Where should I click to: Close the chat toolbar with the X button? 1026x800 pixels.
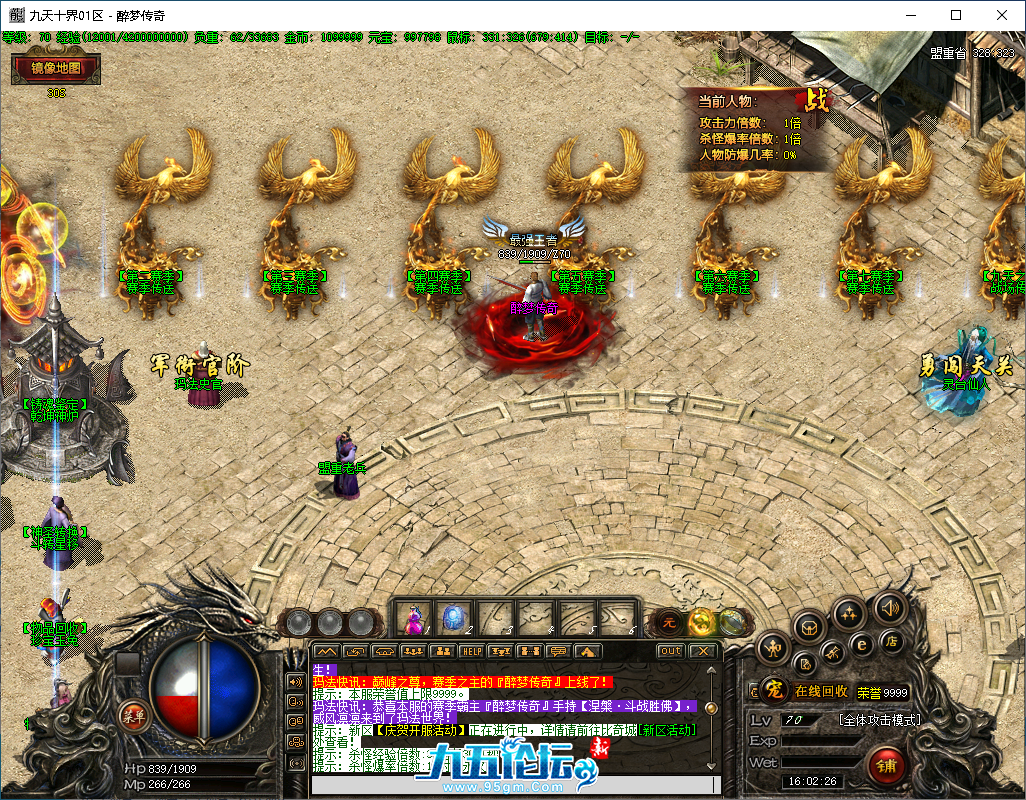(703, 651)
